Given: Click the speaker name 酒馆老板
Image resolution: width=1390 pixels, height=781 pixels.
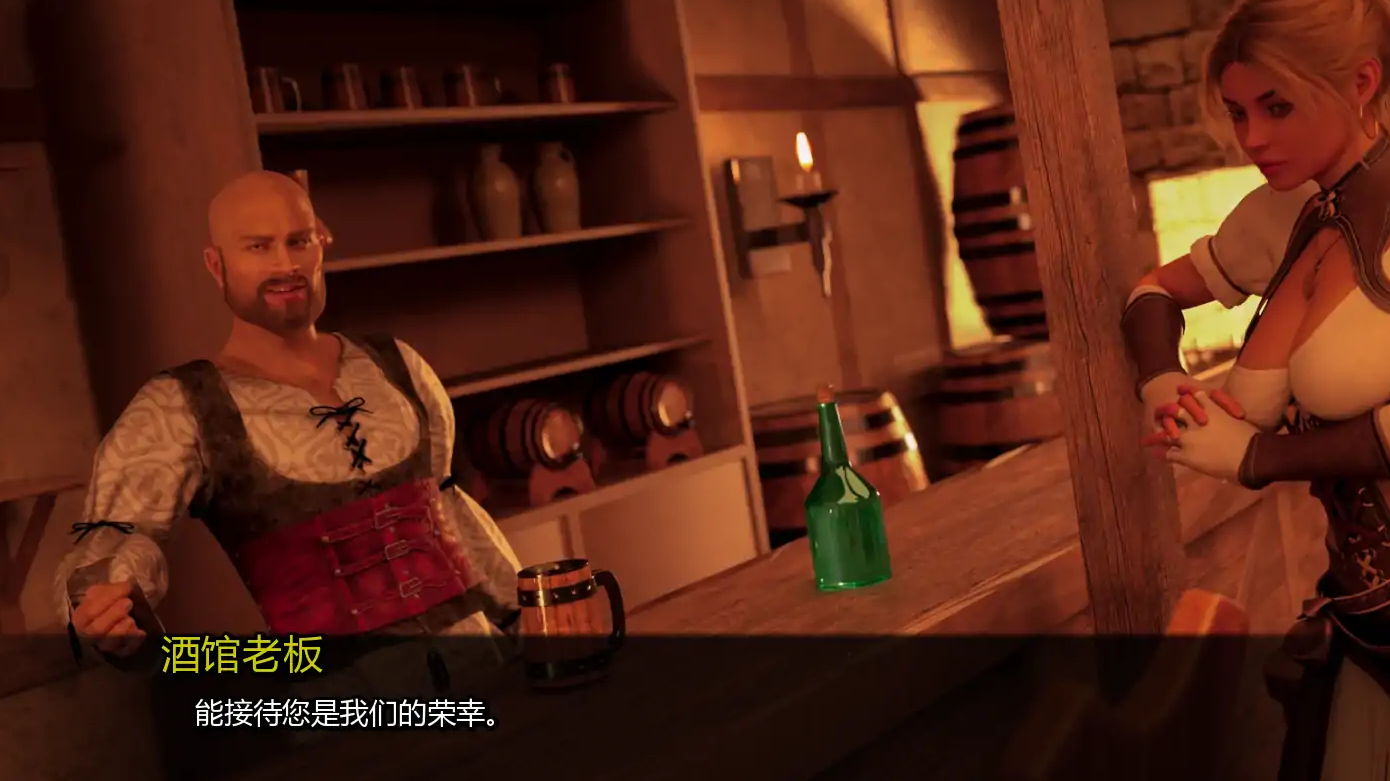Looking at the screenshot, I should point(240,651).
